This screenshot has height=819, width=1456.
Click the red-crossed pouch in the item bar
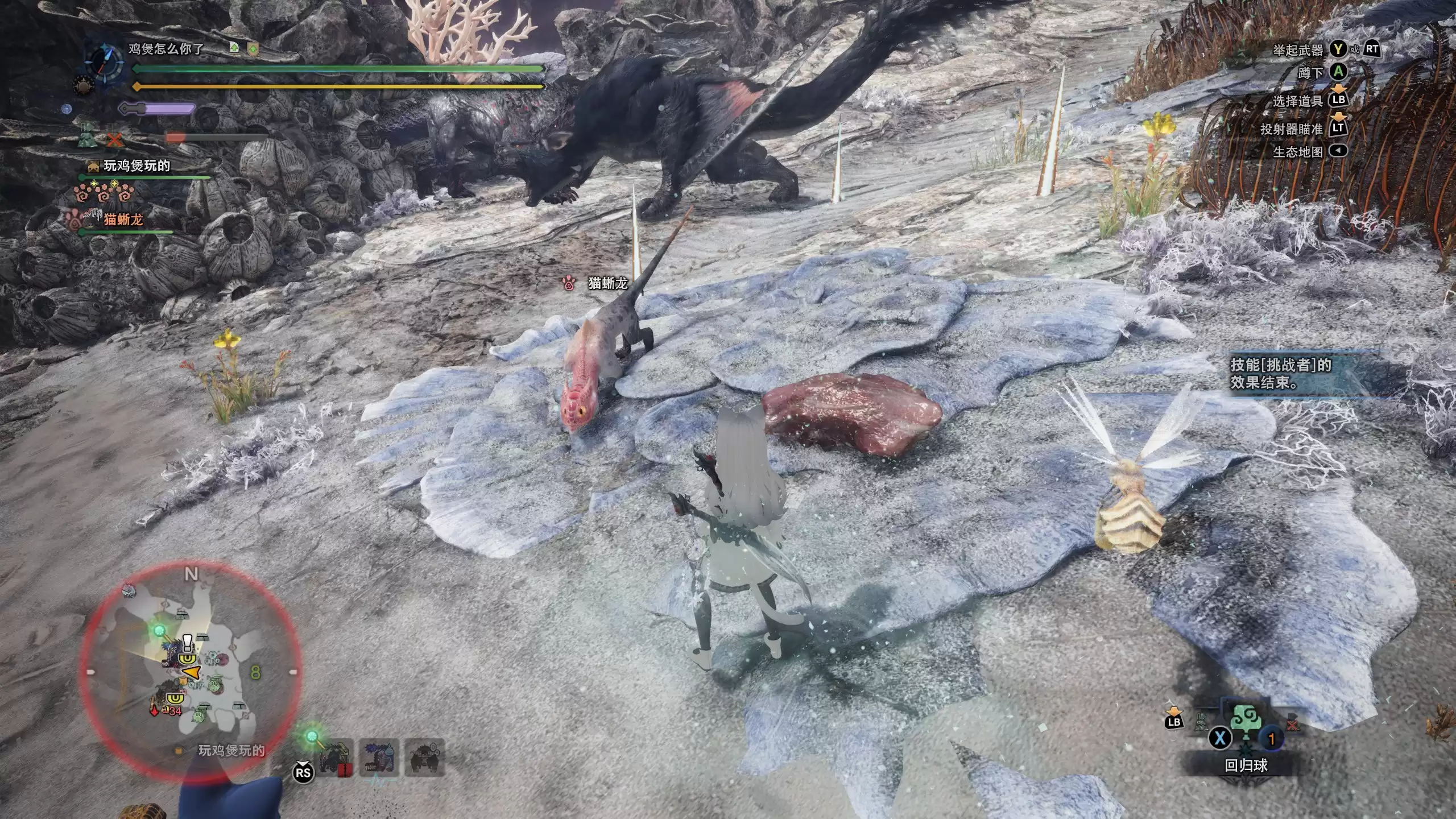coord(1292,723)
